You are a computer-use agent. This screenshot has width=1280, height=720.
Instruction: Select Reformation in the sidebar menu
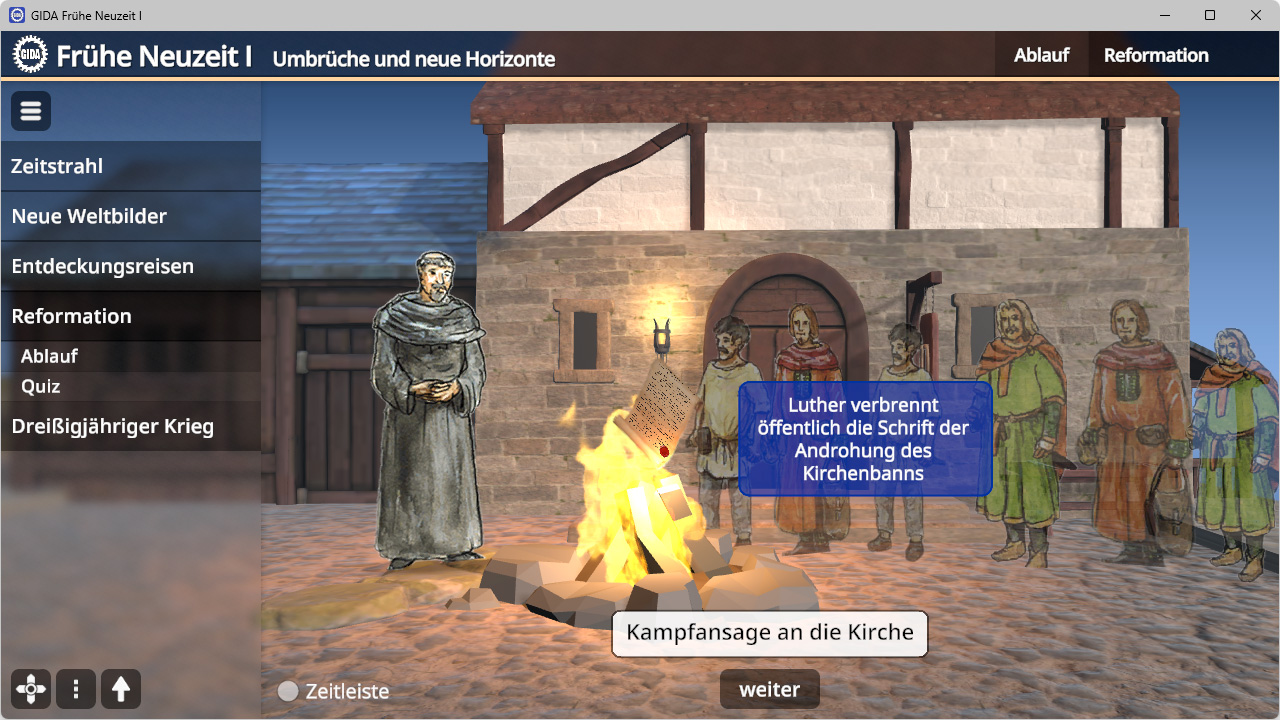point(70,316)
